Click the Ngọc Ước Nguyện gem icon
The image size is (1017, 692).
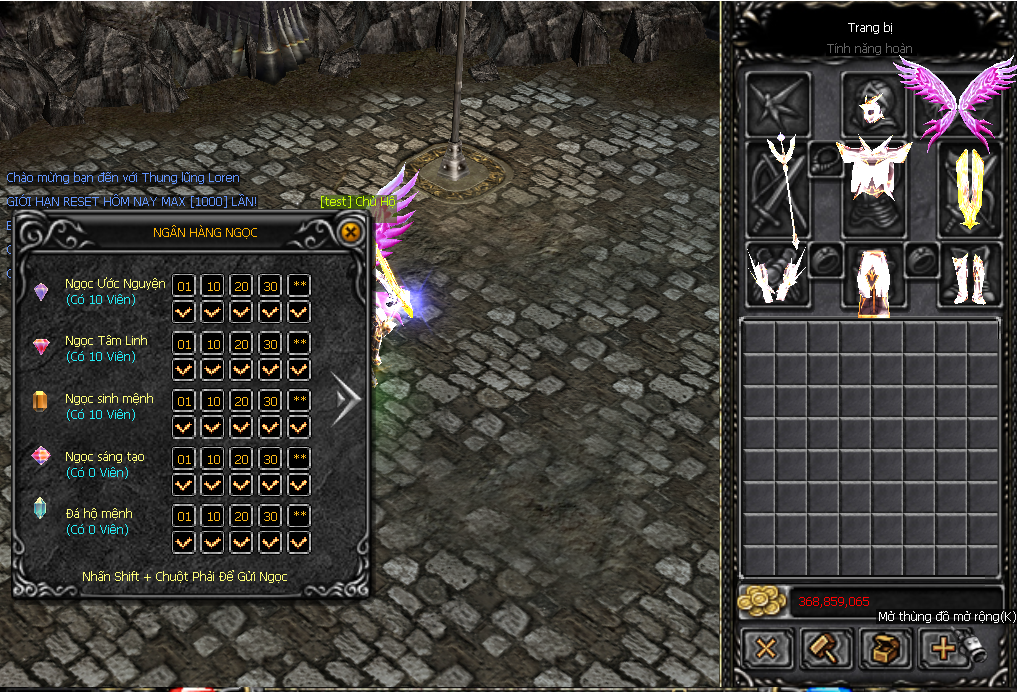click(41, 291)
